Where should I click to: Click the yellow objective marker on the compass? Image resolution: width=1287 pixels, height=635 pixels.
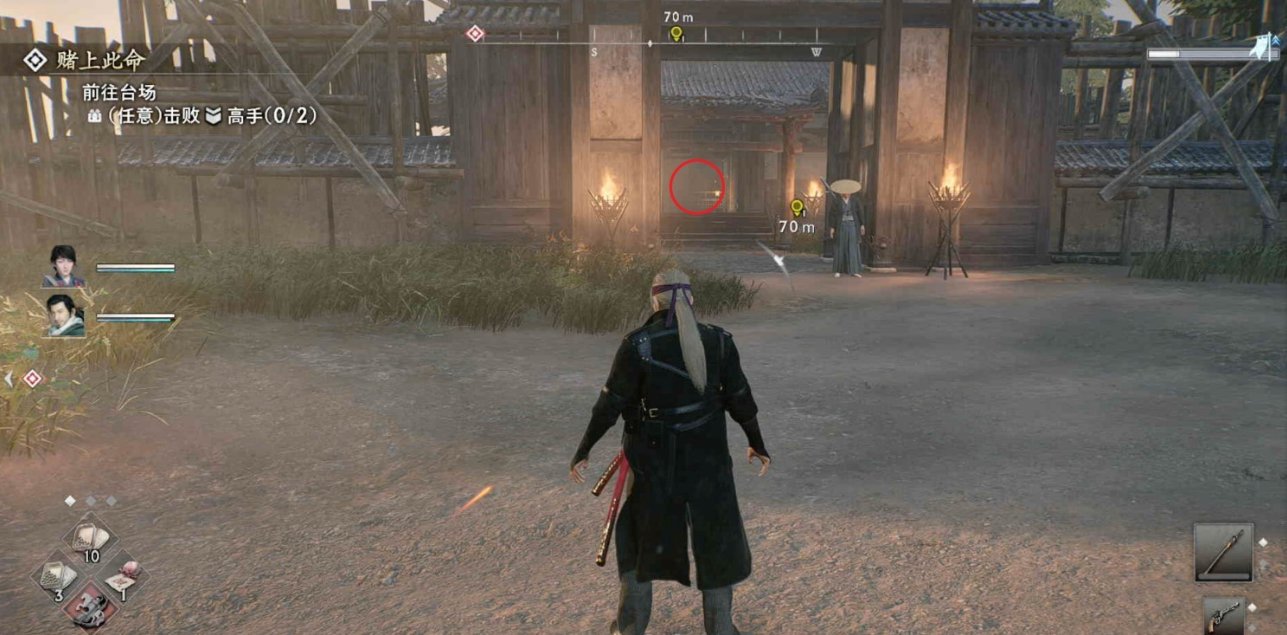[x=676, y=34]
